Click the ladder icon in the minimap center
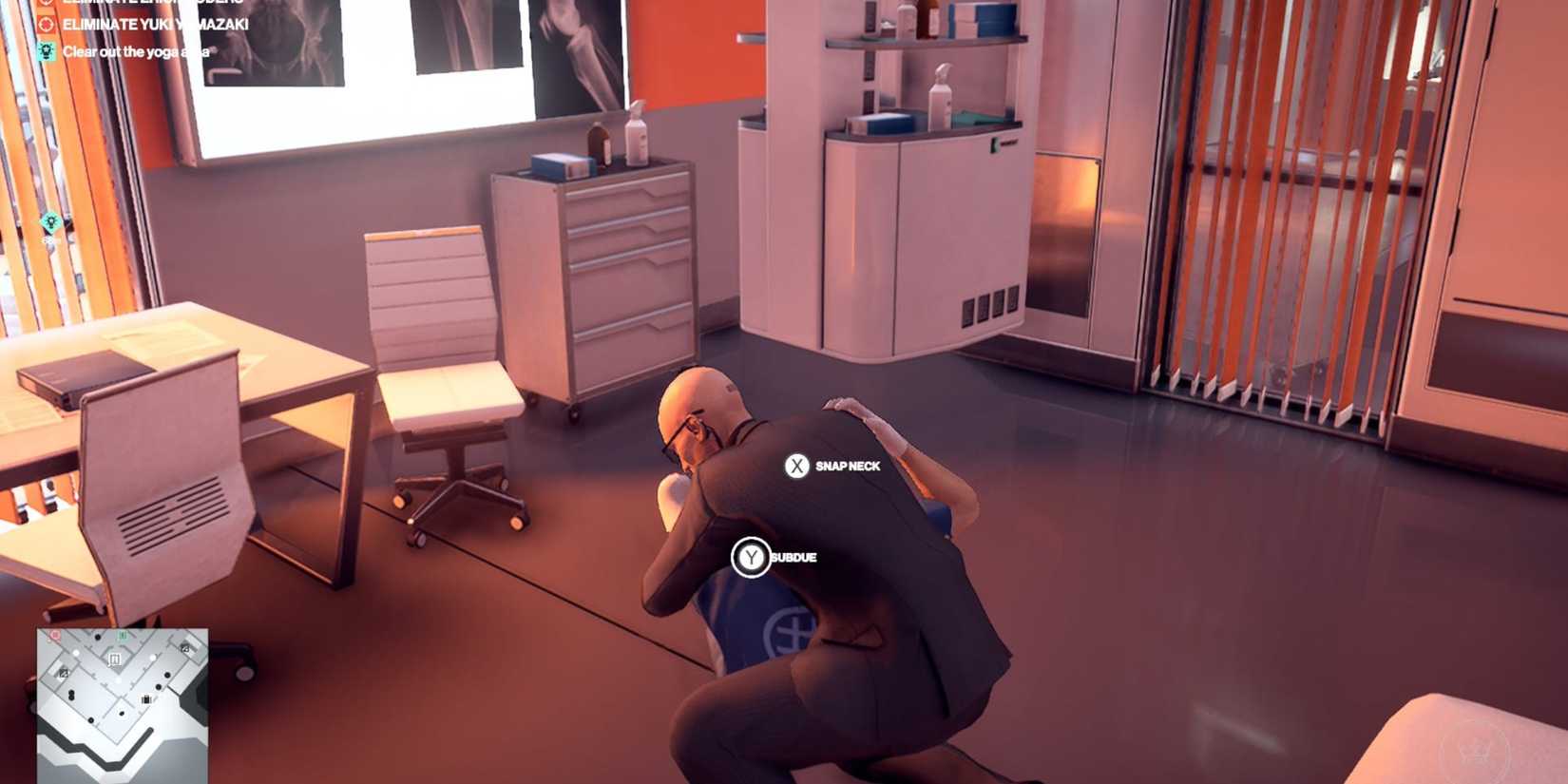The image size is (1568, 784). click(x=115, y=659)
